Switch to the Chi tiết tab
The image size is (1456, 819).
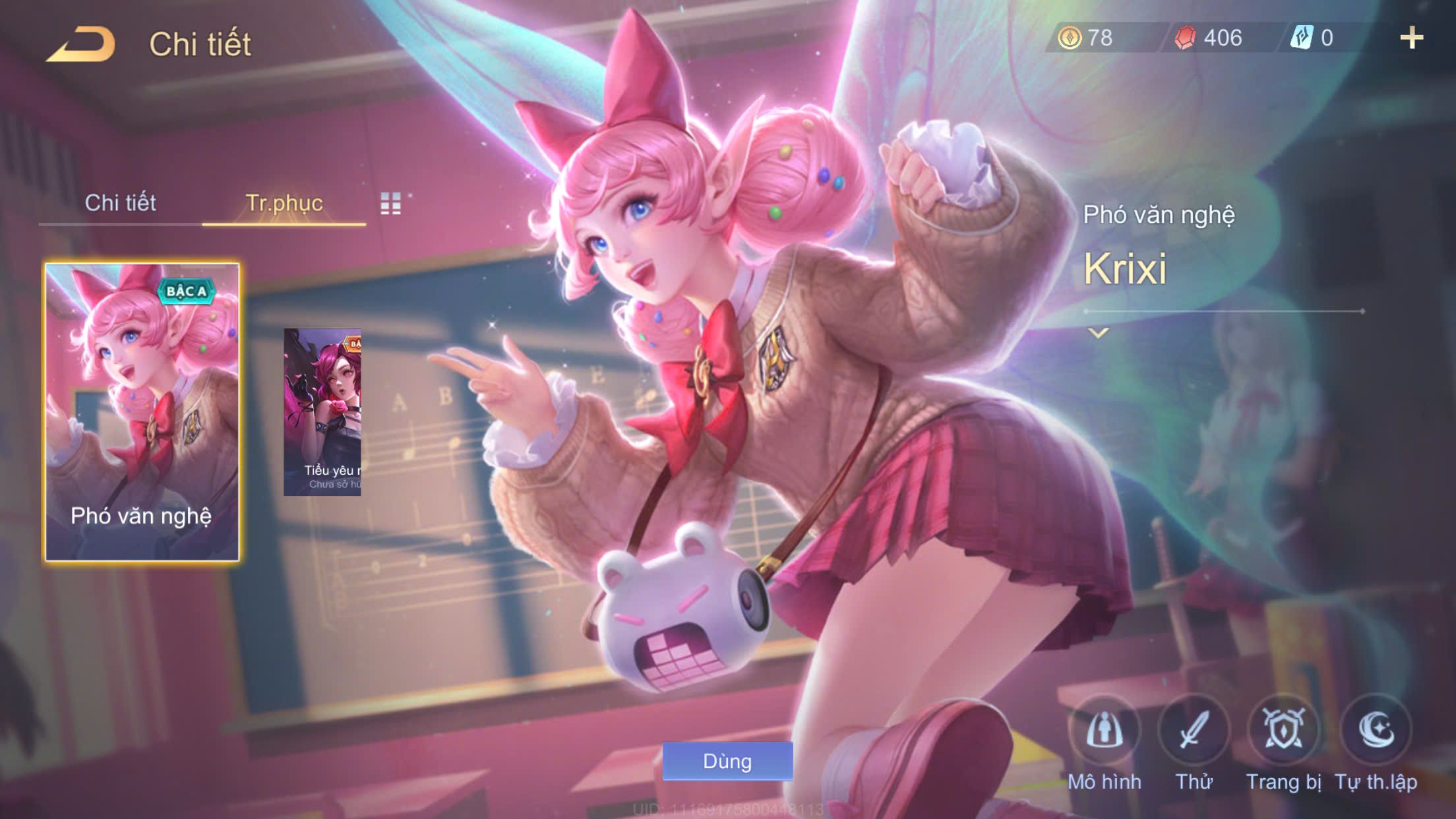(x=120, y=202)
